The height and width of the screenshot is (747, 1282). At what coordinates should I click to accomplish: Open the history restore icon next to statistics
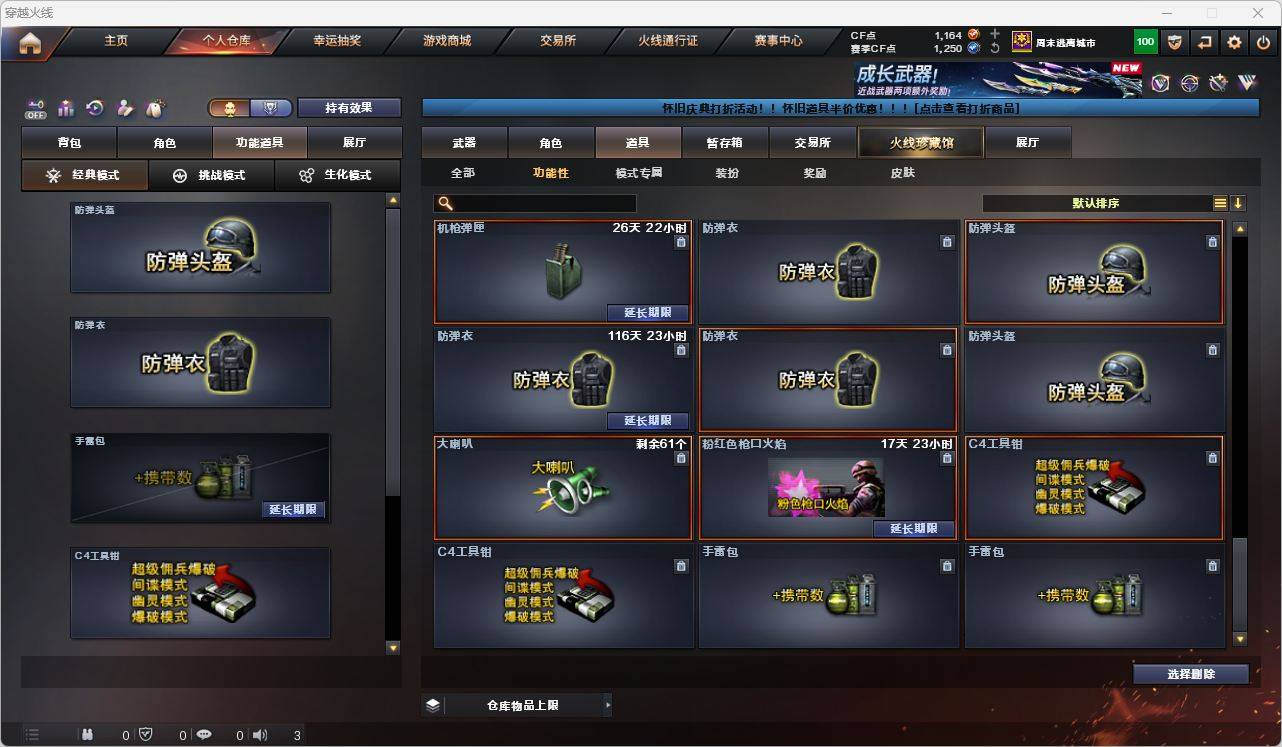[x=95, y=108]
